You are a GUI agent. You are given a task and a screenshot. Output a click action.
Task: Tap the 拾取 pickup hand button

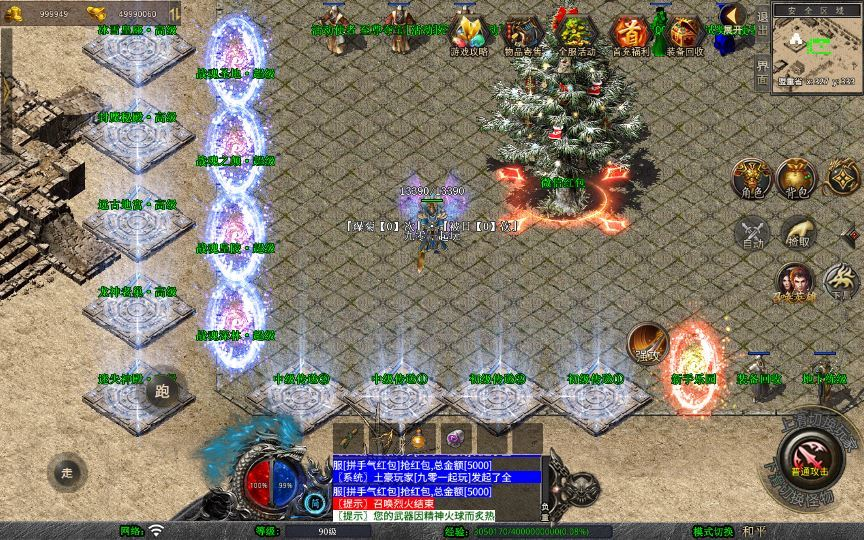798,233
